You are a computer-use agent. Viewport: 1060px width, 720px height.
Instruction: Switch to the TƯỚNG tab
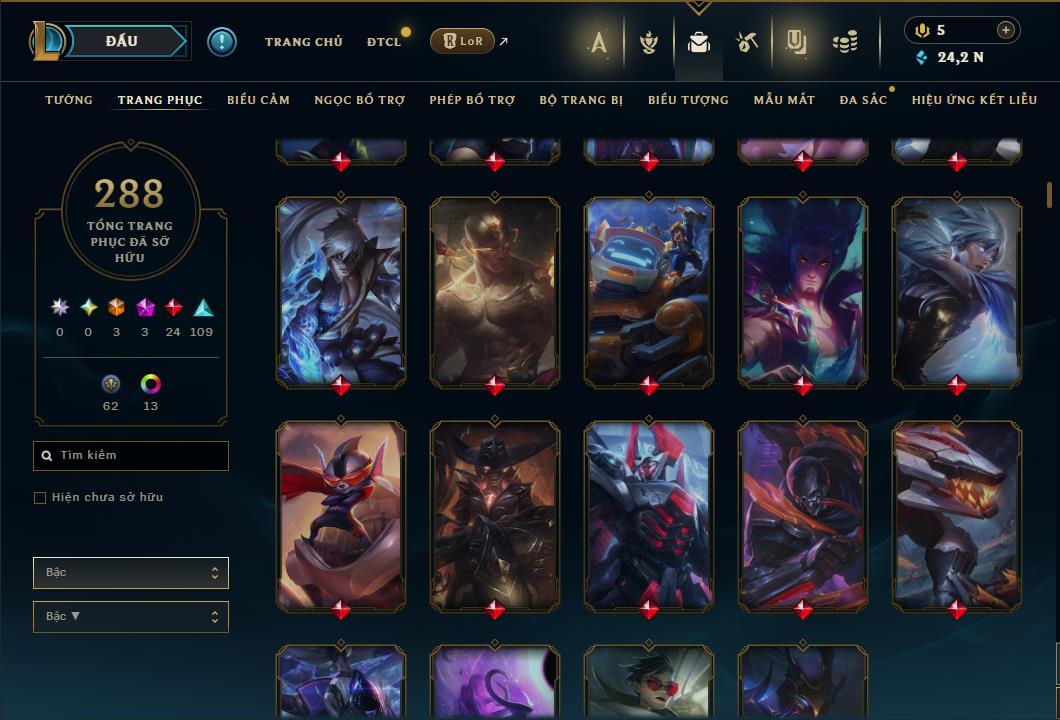(69, 100)
